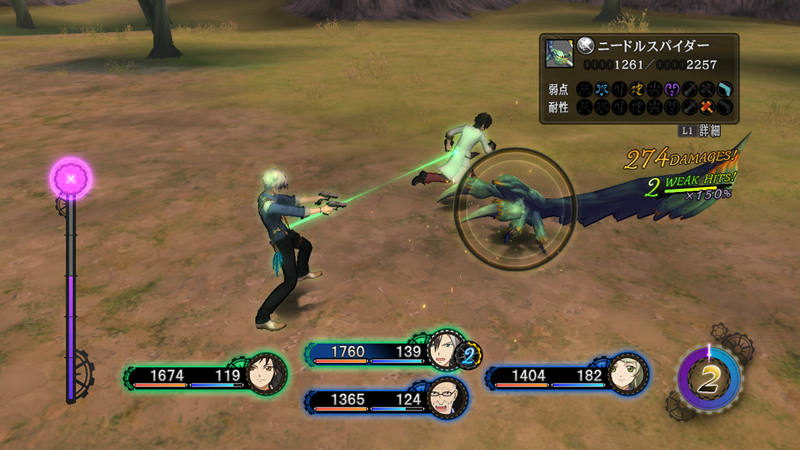Click the enemy thumbnail in the target panel
The image size is (800, 450).
[x=559, y=53]
